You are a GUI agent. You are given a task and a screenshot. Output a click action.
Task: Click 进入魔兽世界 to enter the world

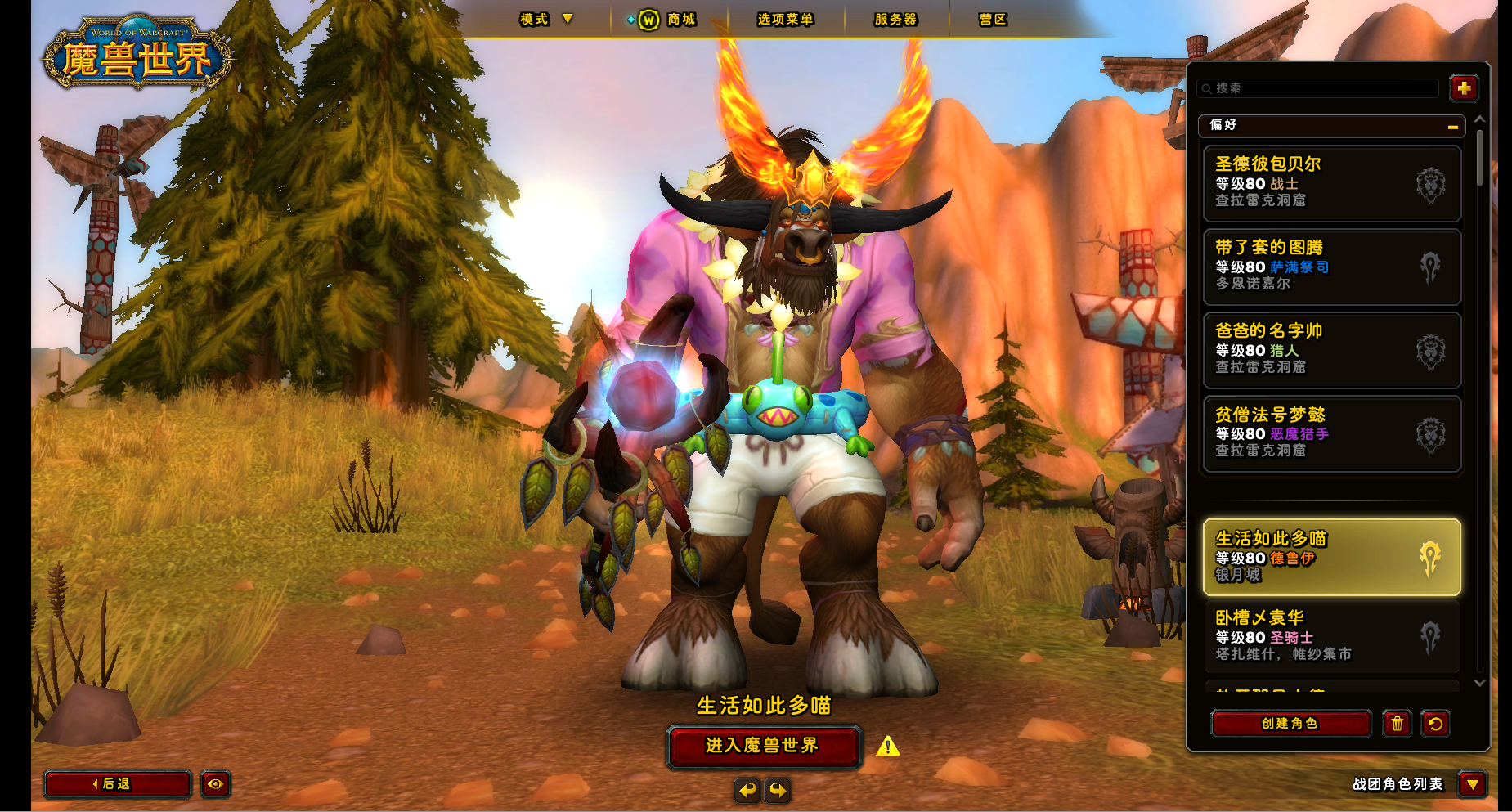(763, 746)
